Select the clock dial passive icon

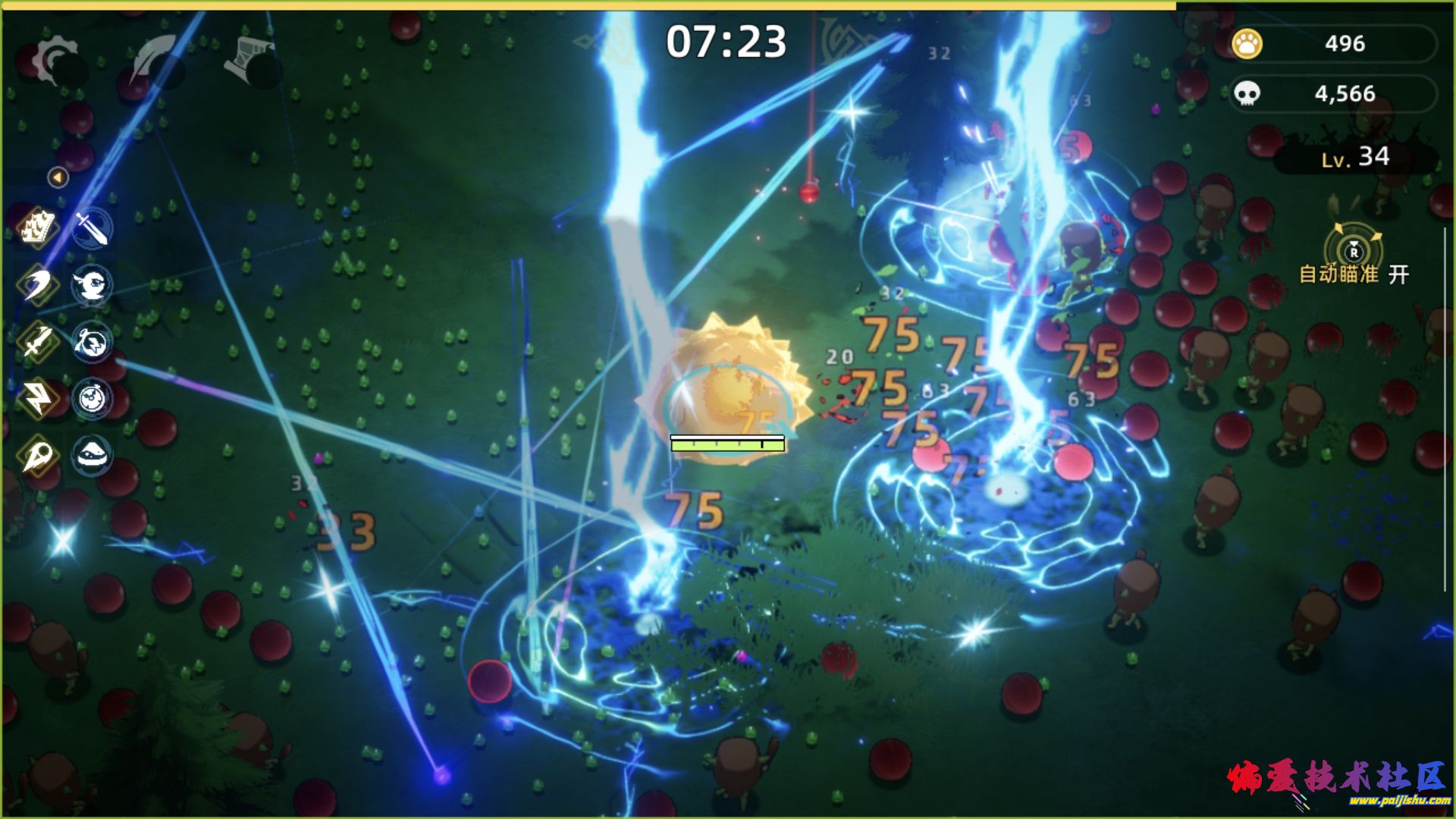point(93,398)
